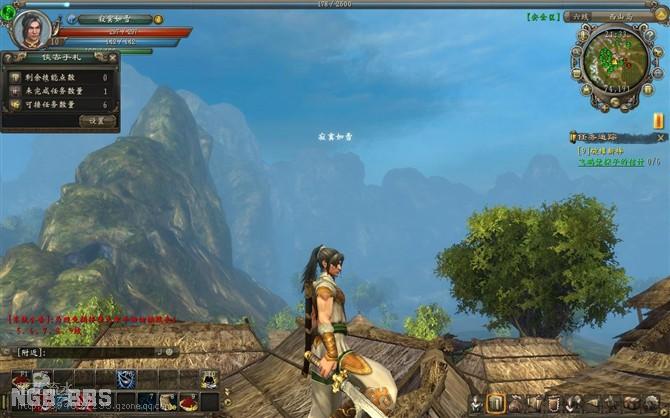This screenshot has width=670, height=418.
Task: Close the quest tracker panel
Action: click(661, 136)
